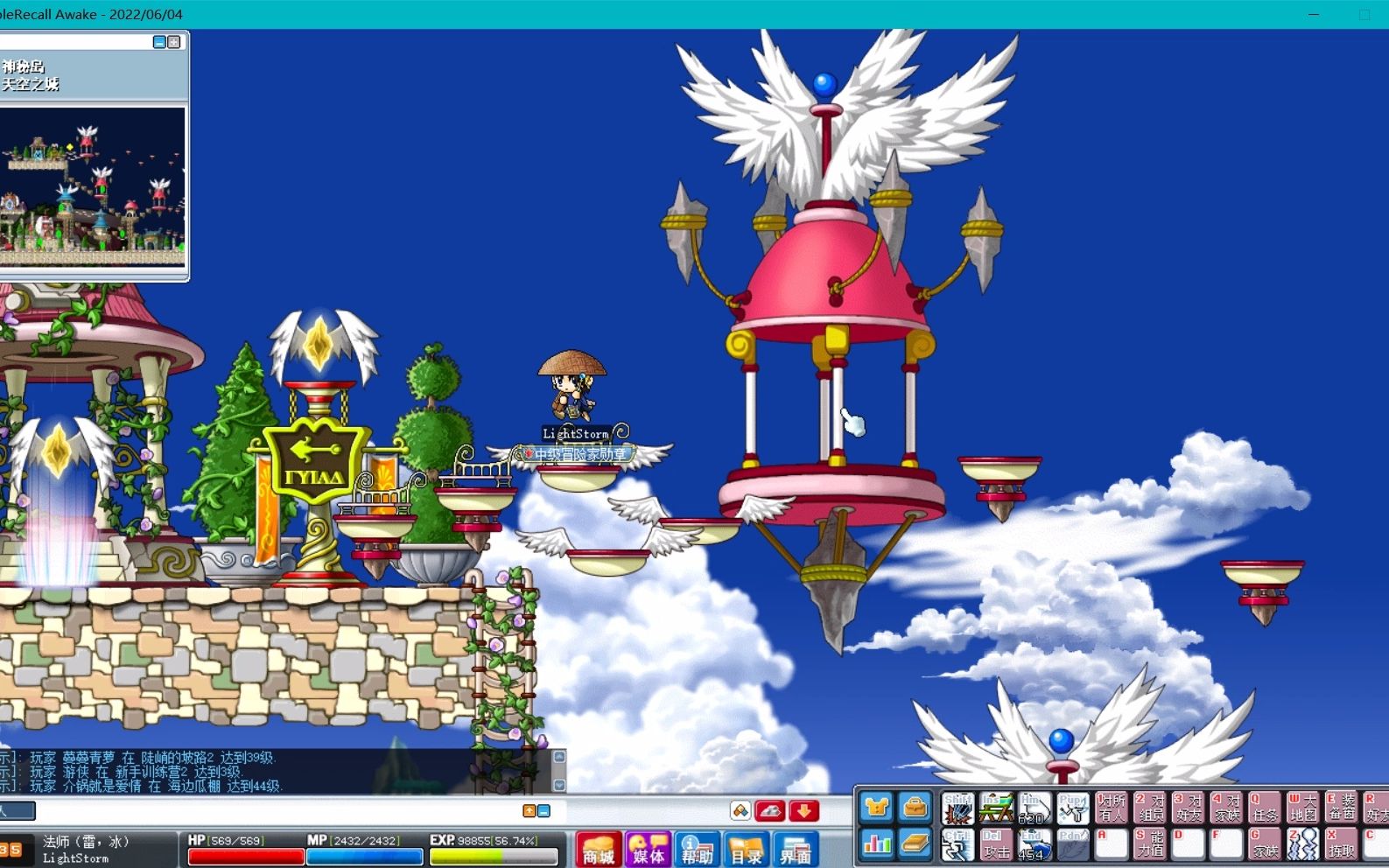
Task: Click the purple 媒体 button
Action: pos(649,849)
